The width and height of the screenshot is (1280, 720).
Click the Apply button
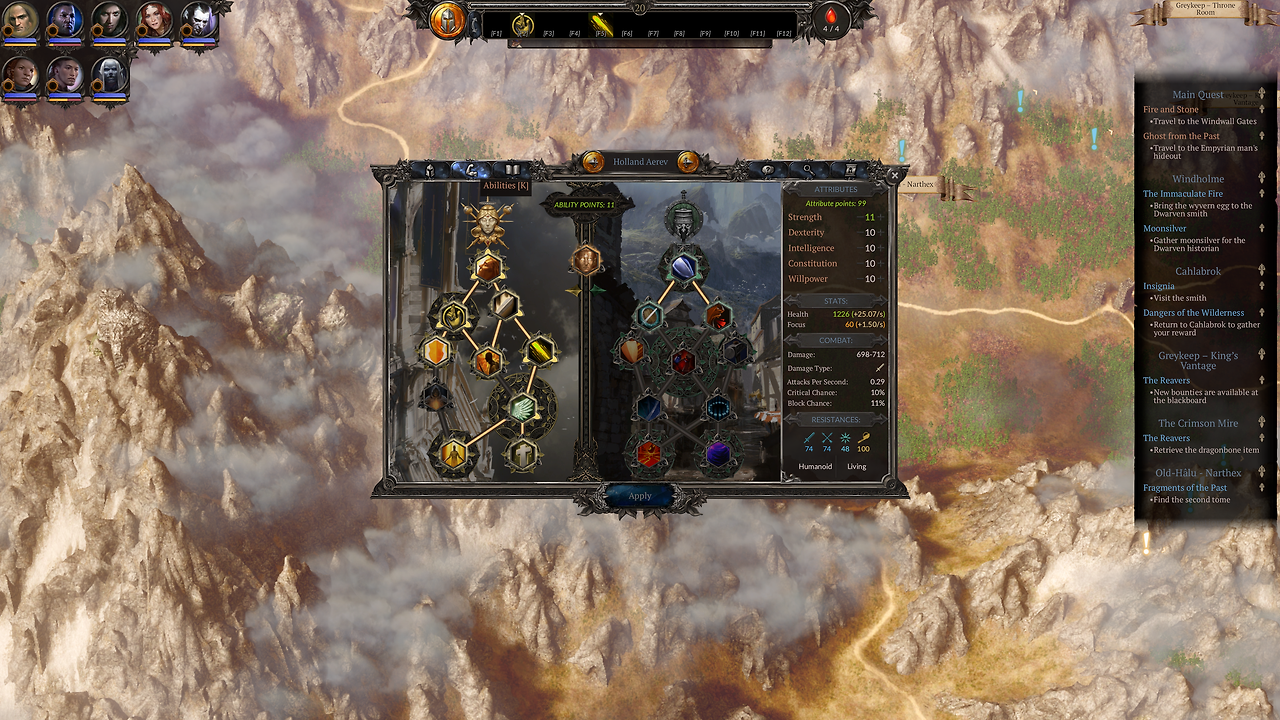640,496
